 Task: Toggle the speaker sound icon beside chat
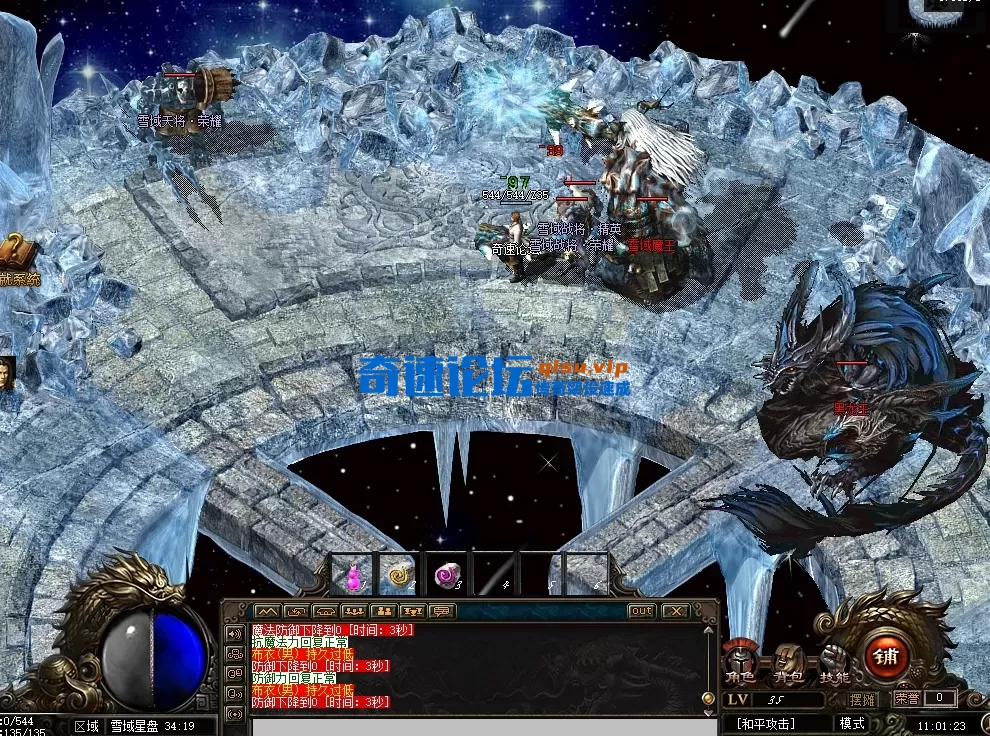(x=234, y=634)
